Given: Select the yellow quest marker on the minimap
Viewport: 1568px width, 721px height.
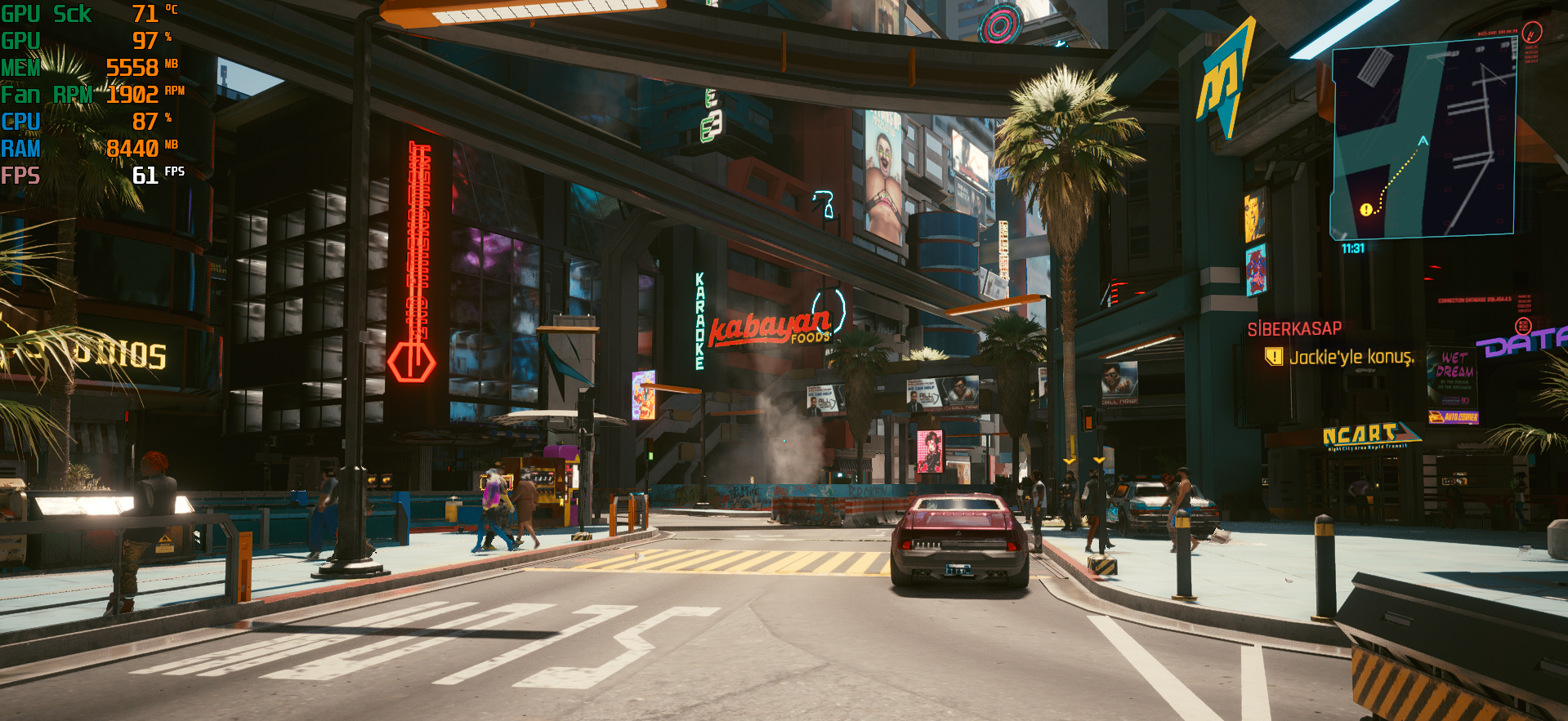Looking at the screenshot, I should [x=1365, y=210].
